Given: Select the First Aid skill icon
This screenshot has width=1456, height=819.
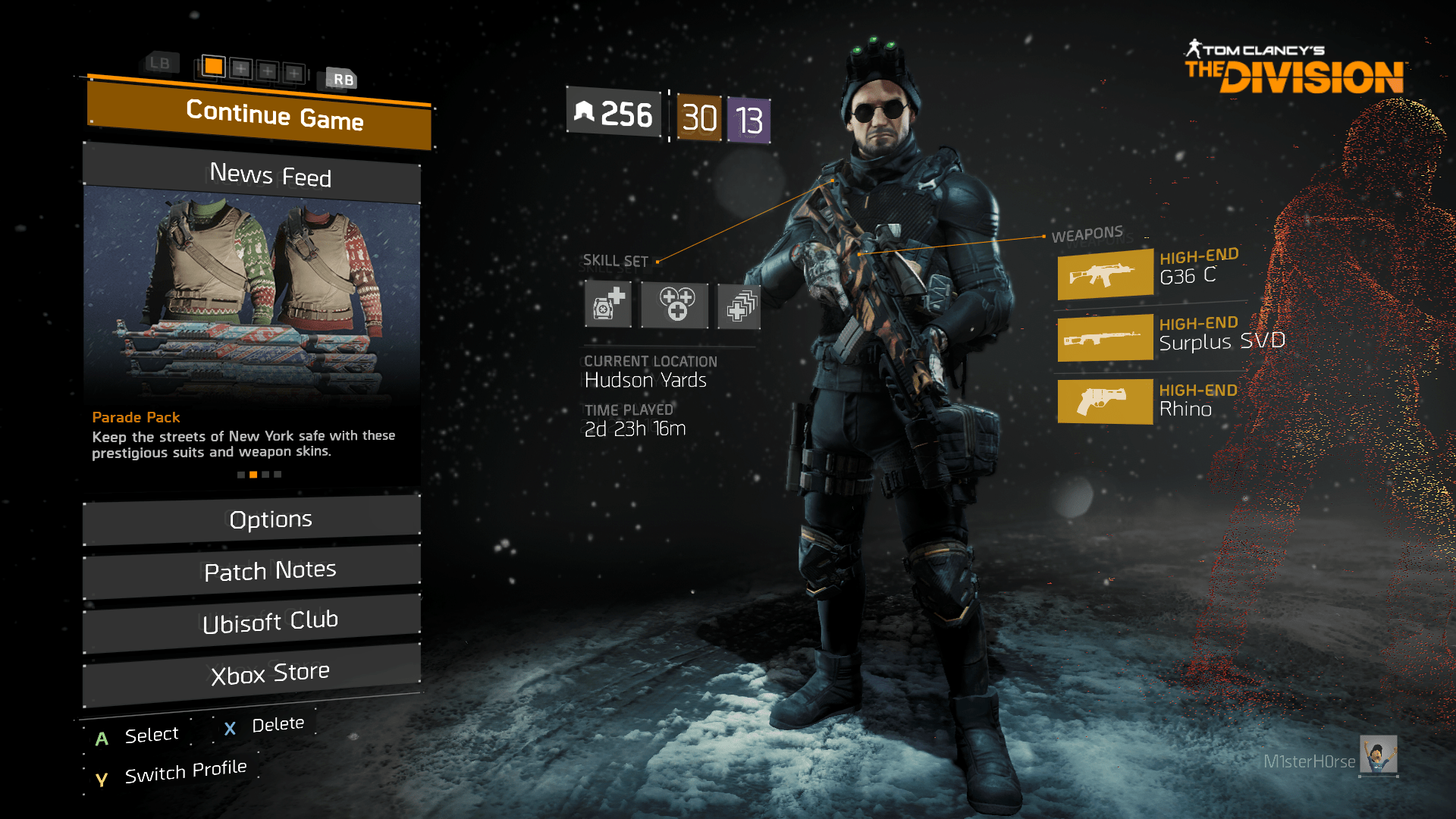Looking at the screenshot, I should click(x=608, y=305).
